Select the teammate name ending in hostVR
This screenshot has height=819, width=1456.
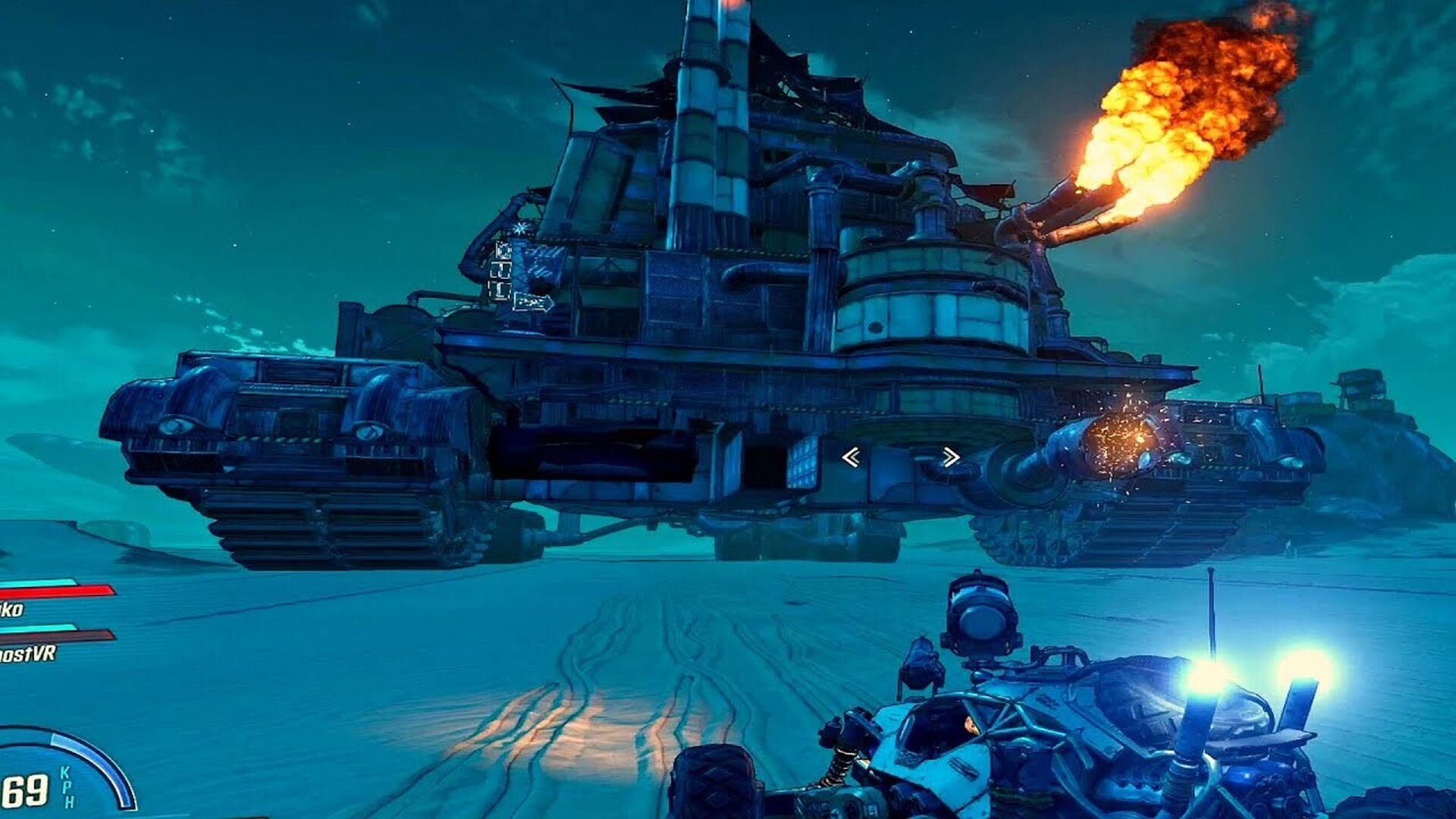pyautogui.click(x=27, y=654)
